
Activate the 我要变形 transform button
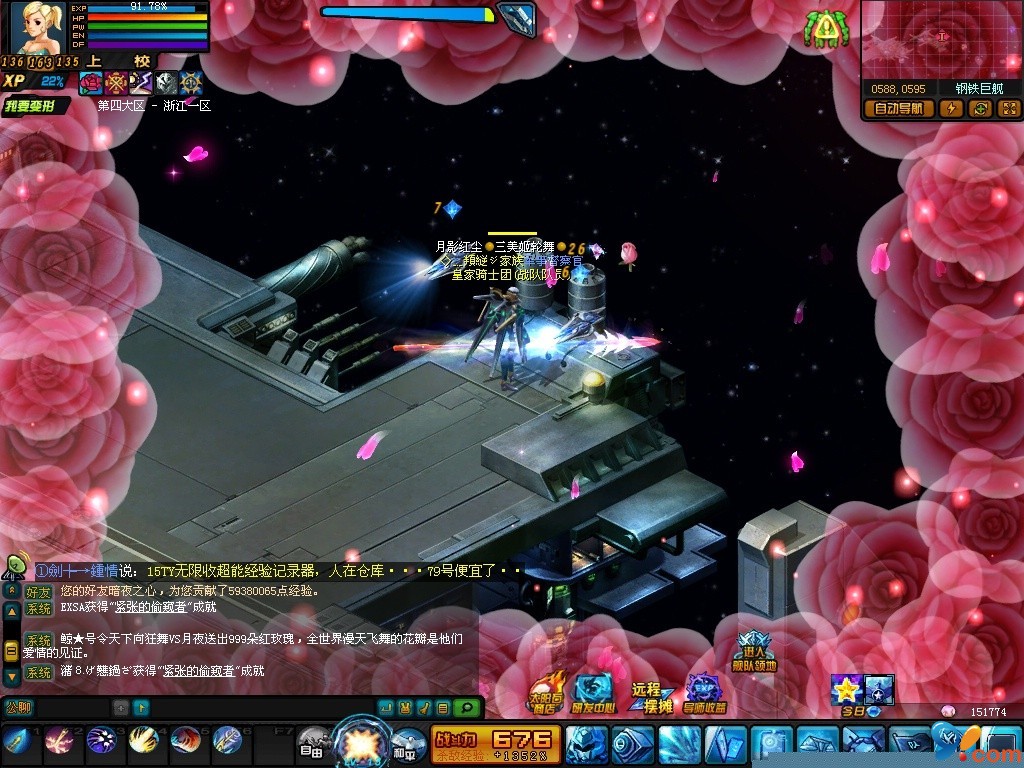click(x=35, y=105)
